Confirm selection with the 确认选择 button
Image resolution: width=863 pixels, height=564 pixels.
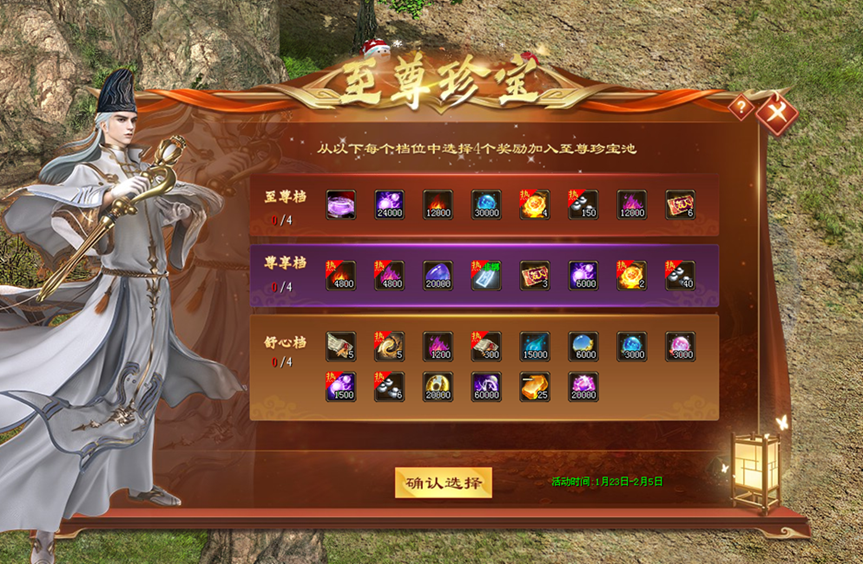point(443,482)
